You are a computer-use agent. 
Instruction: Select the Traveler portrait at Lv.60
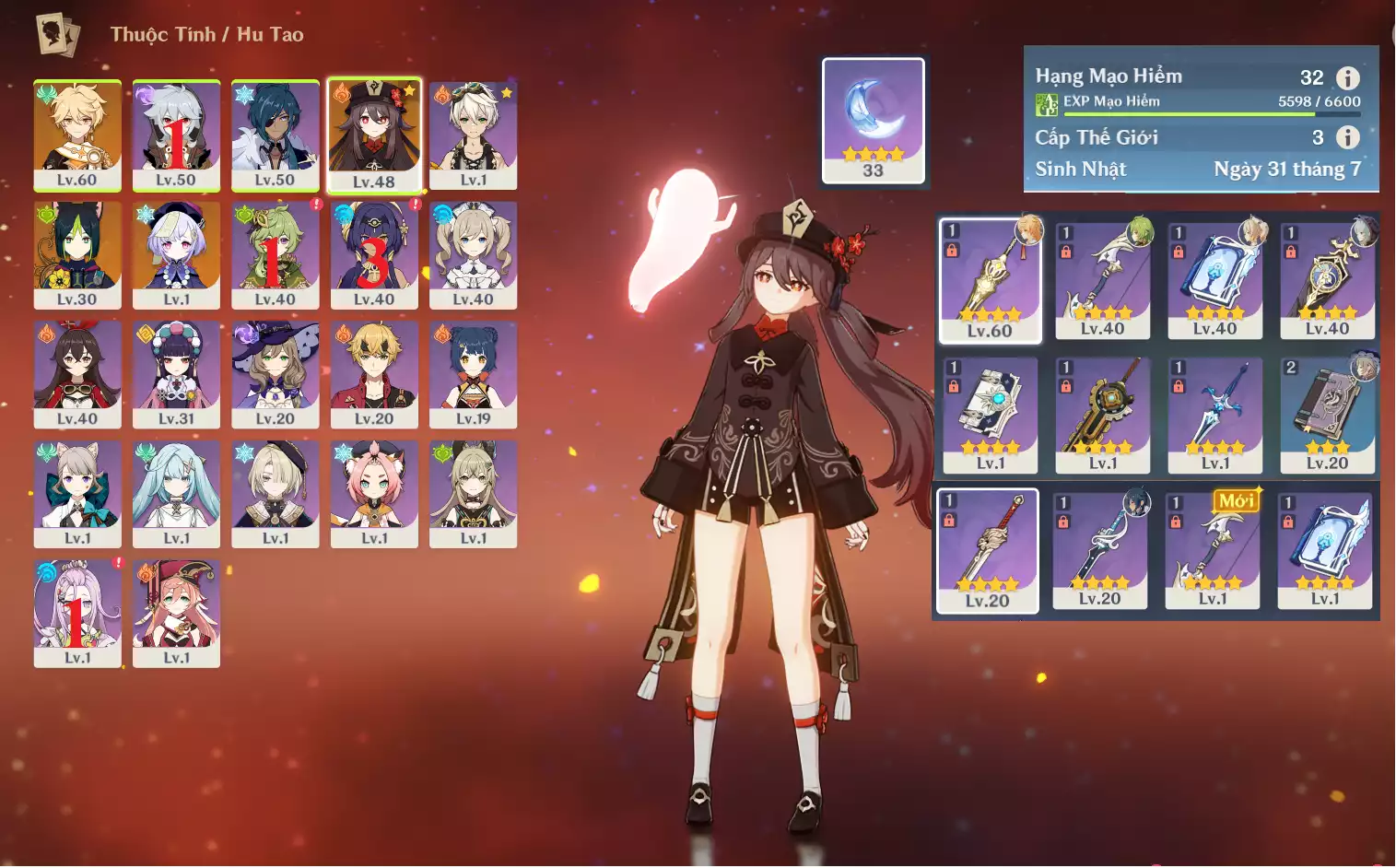click(x=77, y=135)
